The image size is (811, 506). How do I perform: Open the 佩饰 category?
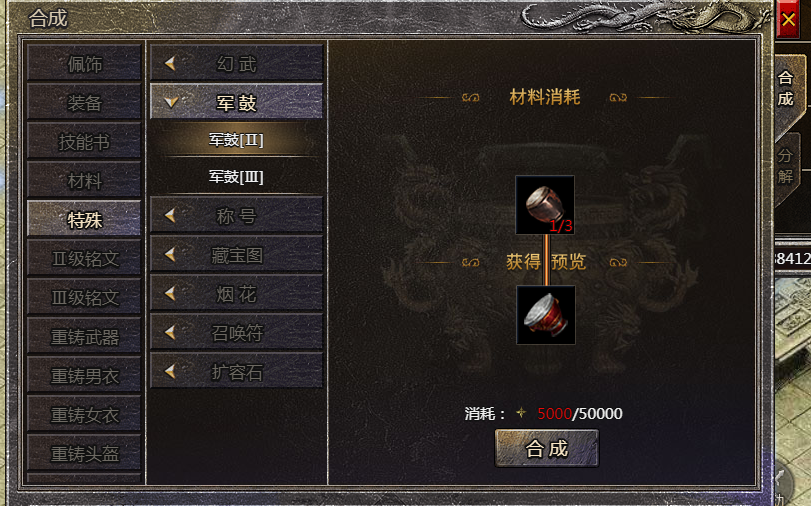tap(85, 64)
